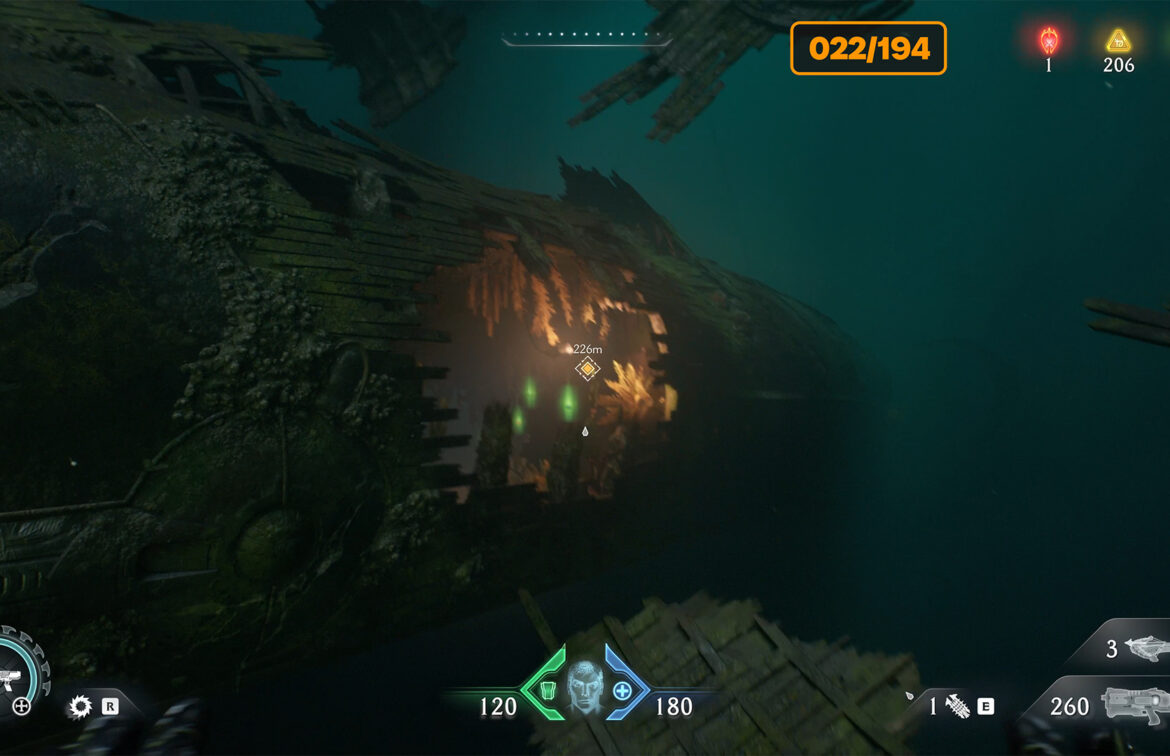
Task: Click the orange 022/194 counter overlay
Action: click(868, 48)
